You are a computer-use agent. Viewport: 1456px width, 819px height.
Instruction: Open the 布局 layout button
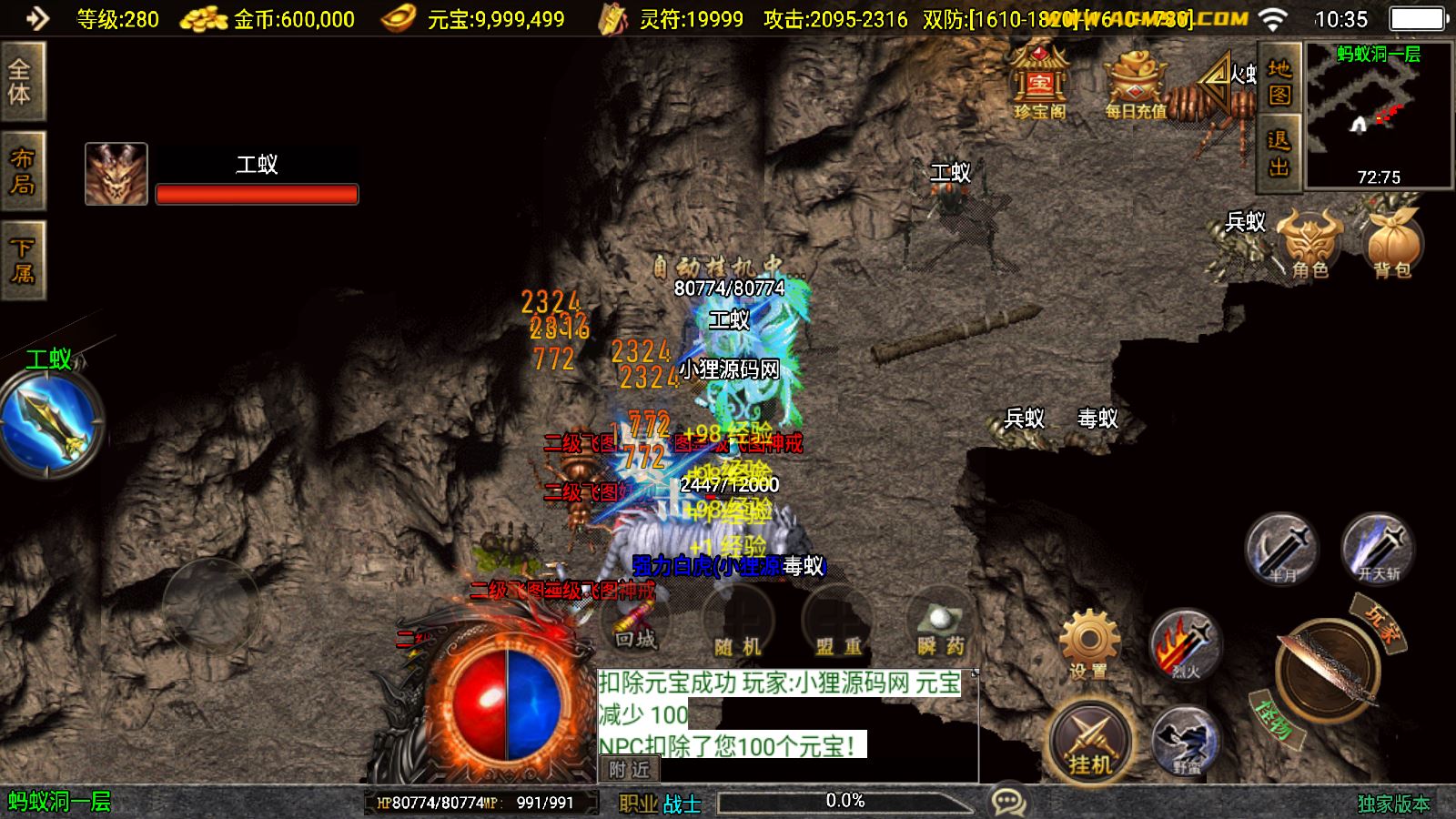pyautogui.click(x=22, y=171)
